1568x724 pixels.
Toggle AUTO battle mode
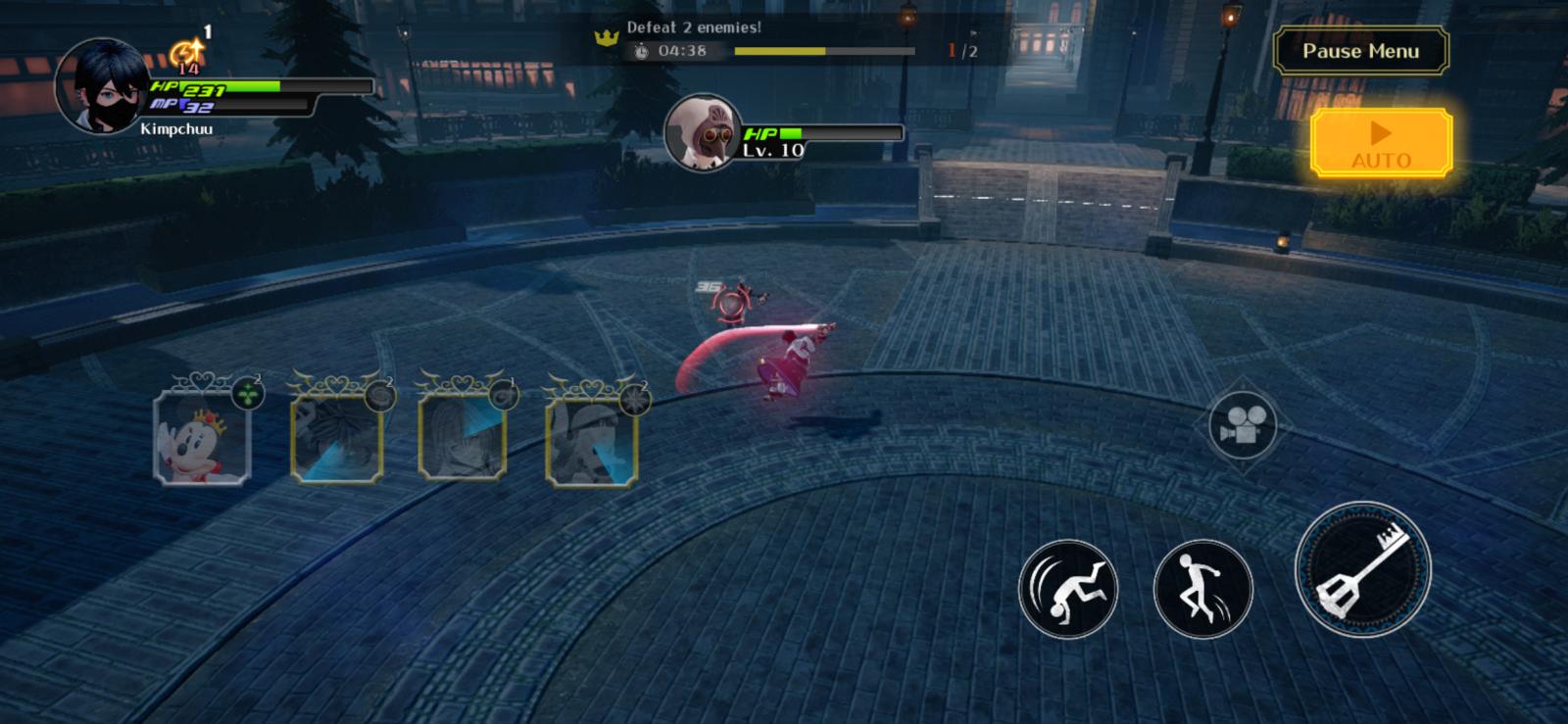coord(1381,143)
